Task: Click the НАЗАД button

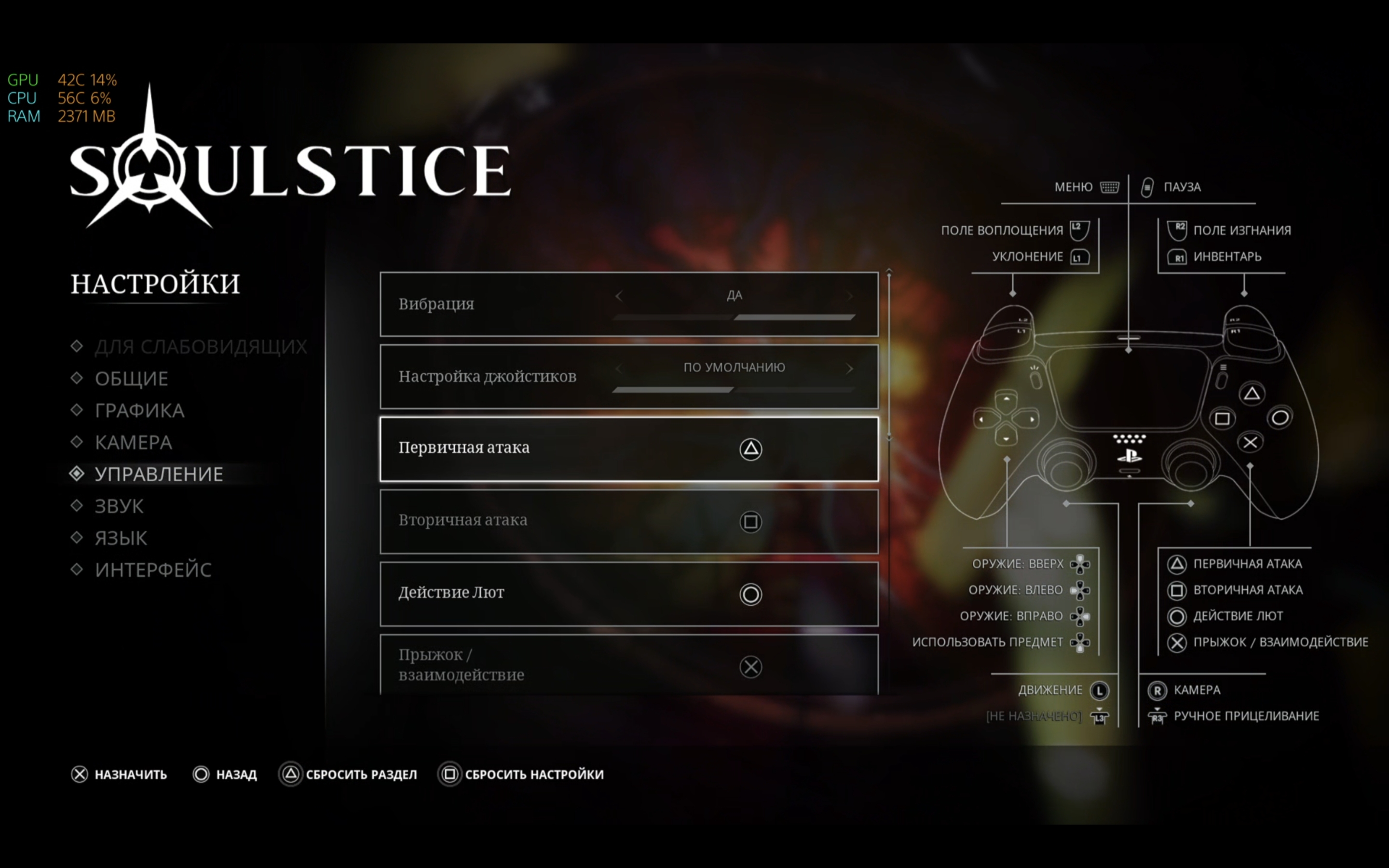Action: click(226, 774)
